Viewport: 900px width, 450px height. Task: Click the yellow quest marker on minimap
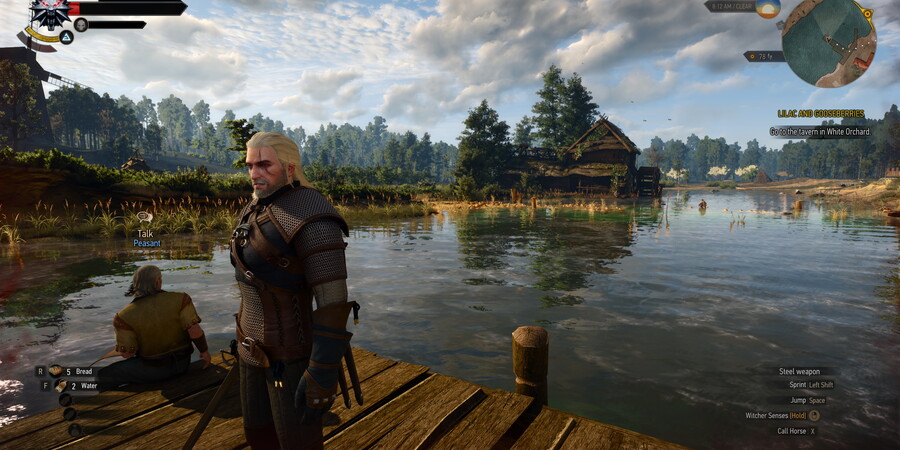(866, 15)
